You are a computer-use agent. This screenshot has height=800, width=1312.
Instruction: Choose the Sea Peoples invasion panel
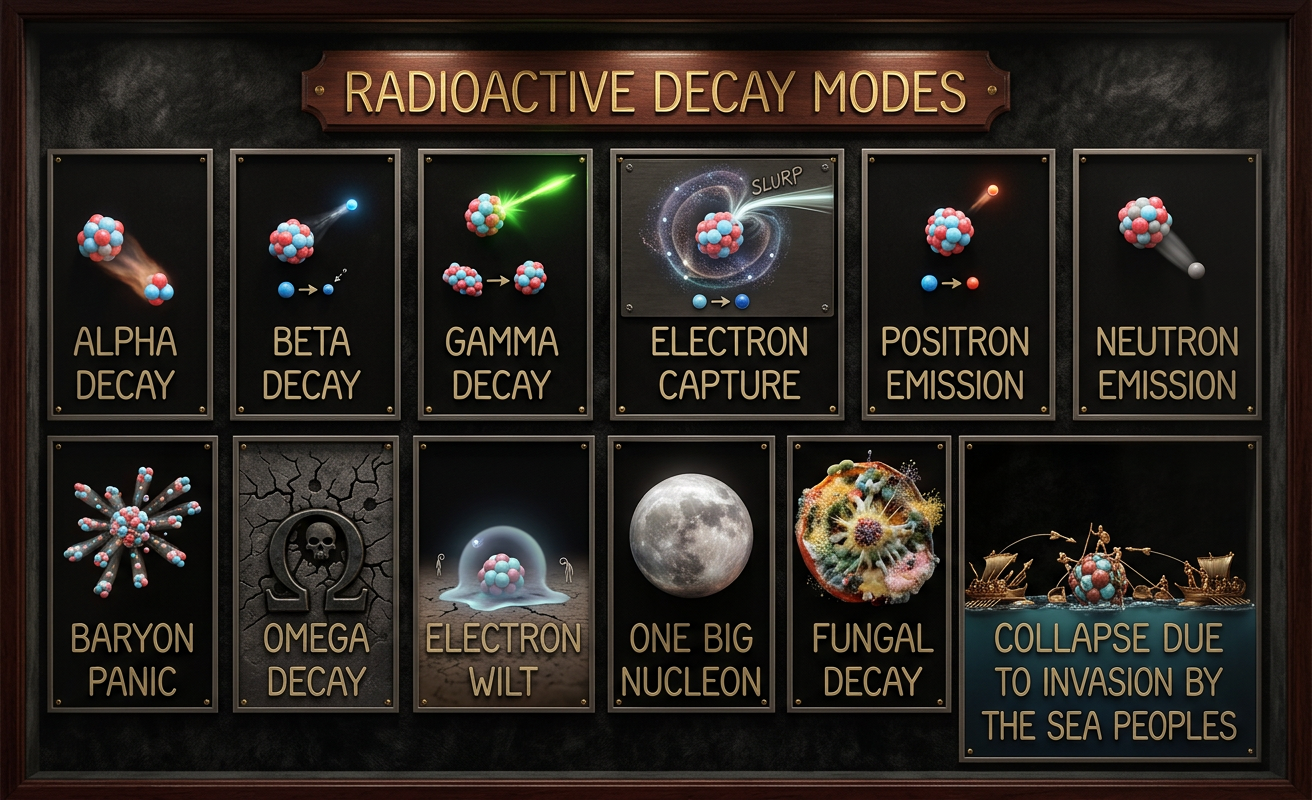1110,598
